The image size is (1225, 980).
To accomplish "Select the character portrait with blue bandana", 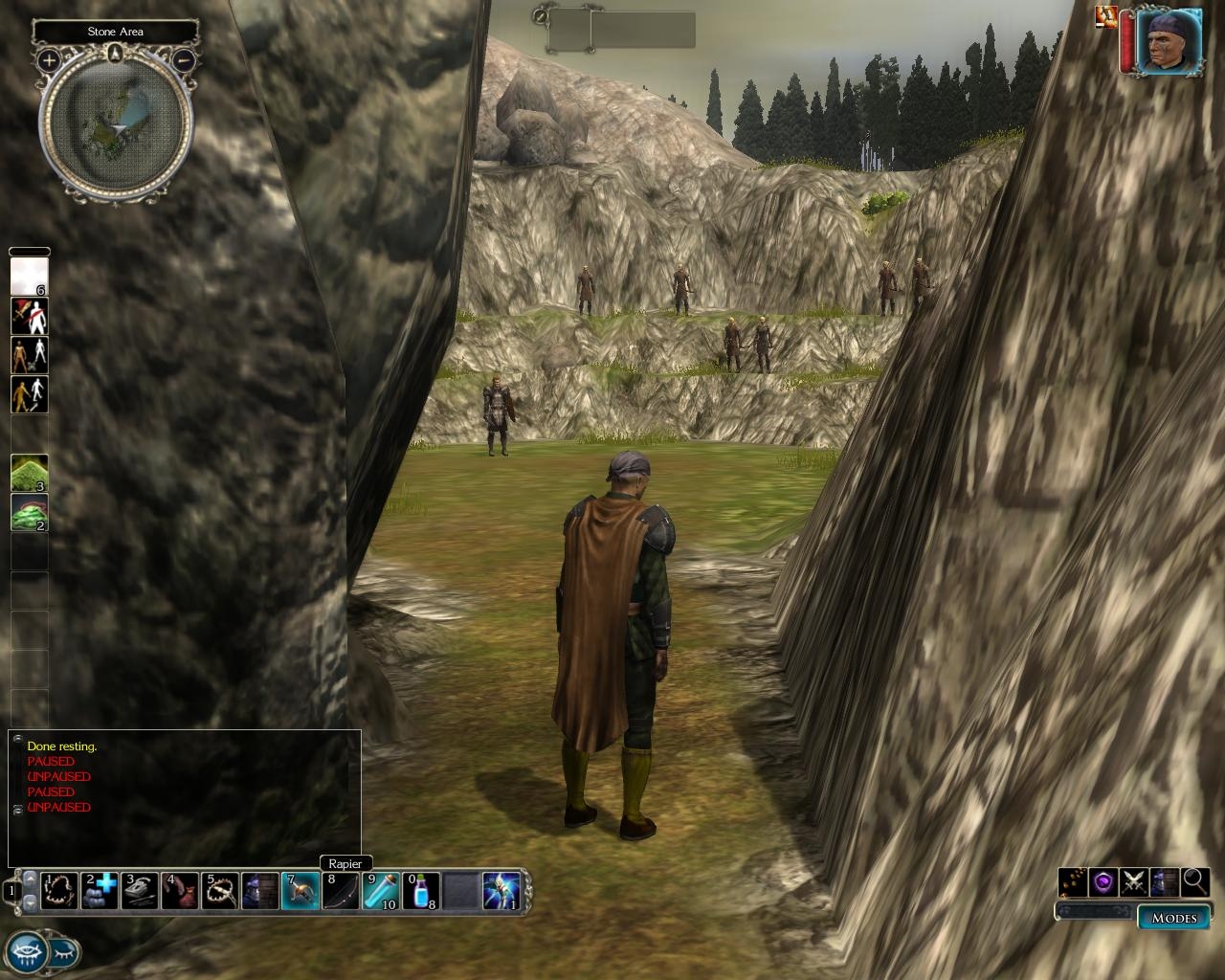I will pos(1169,40).
